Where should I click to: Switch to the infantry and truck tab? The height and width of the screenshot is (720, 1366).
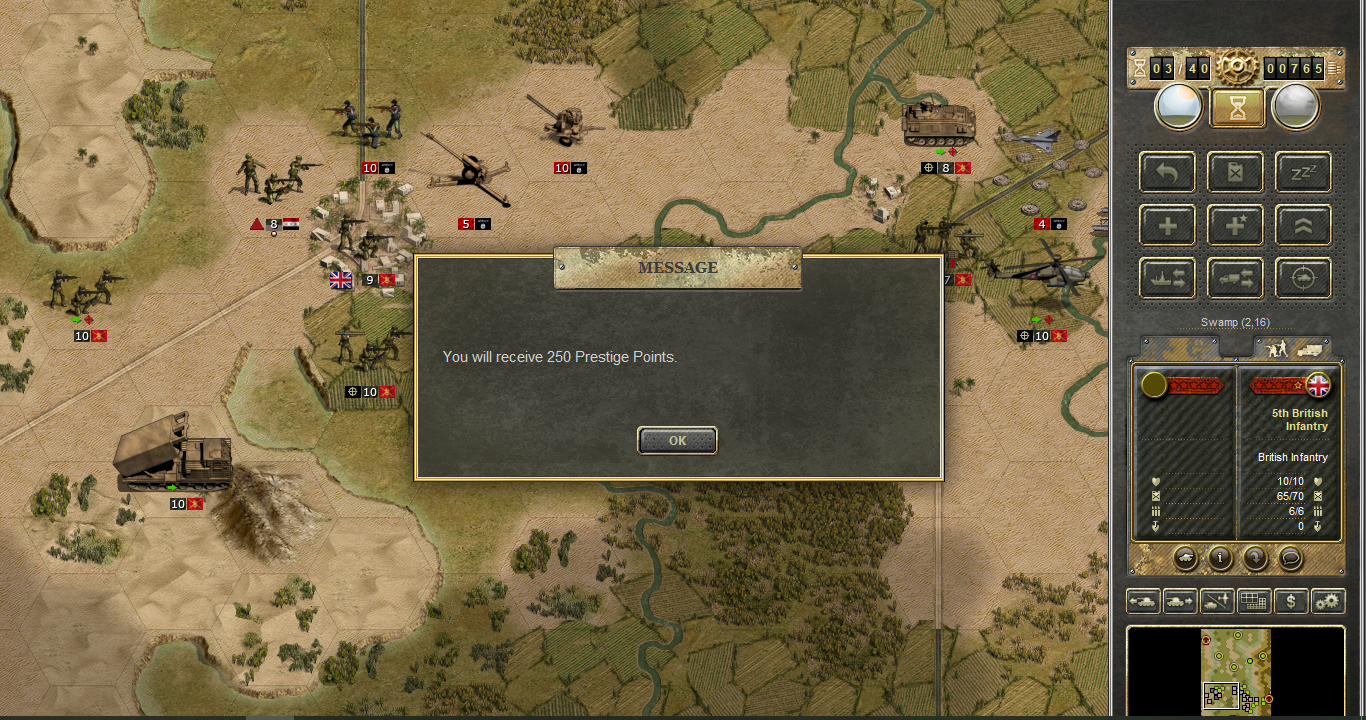1293,348
